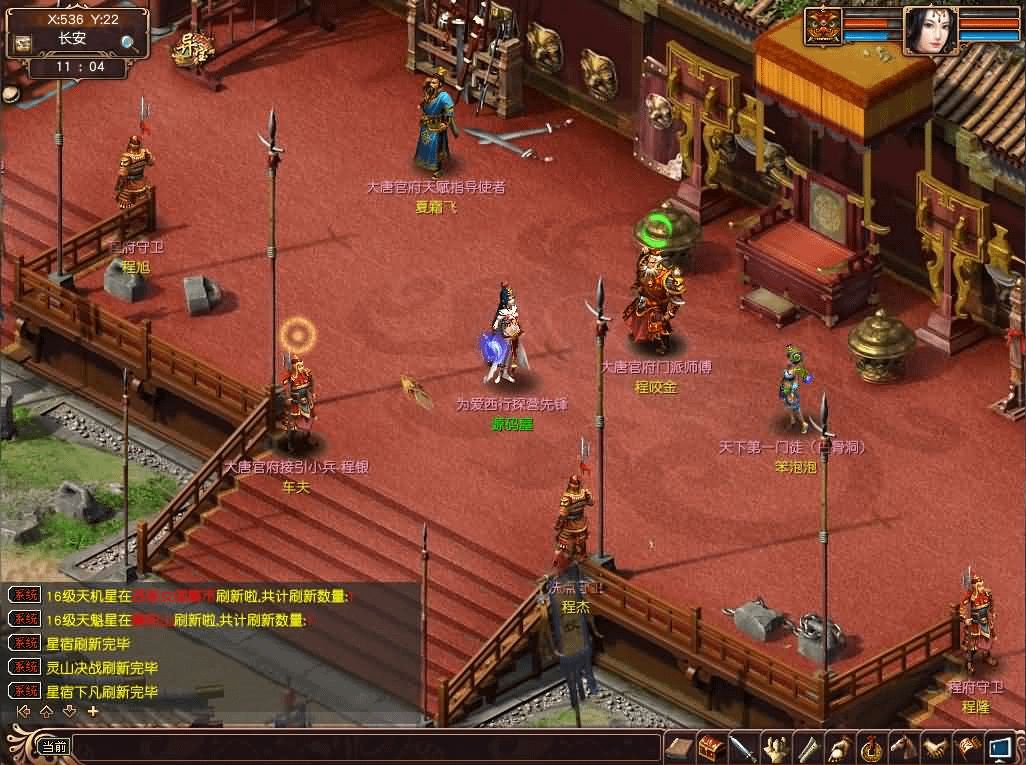The height and width of the screenshot is (765, 1026).
Task: Click the red banner flag icon
Action: [967, 748]
